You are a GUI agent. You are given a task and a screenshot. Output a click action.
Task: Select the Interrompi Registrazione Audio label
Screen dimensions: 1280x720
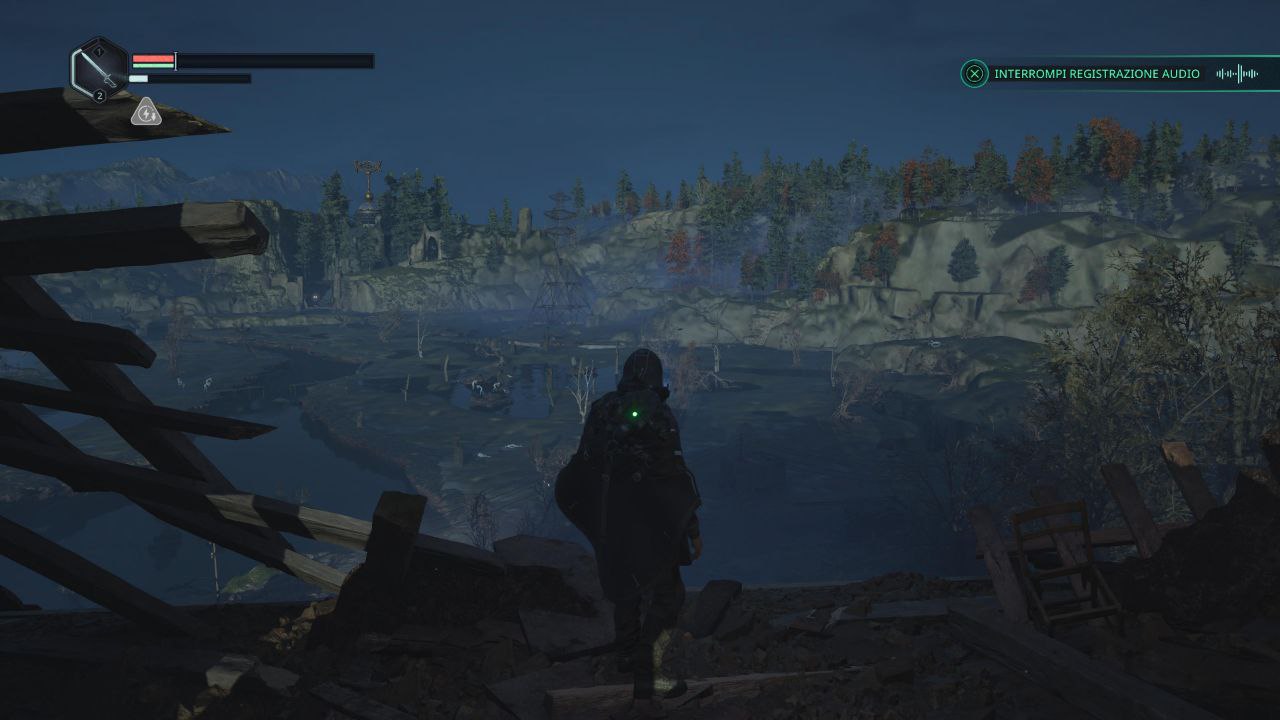(1096, 74)
